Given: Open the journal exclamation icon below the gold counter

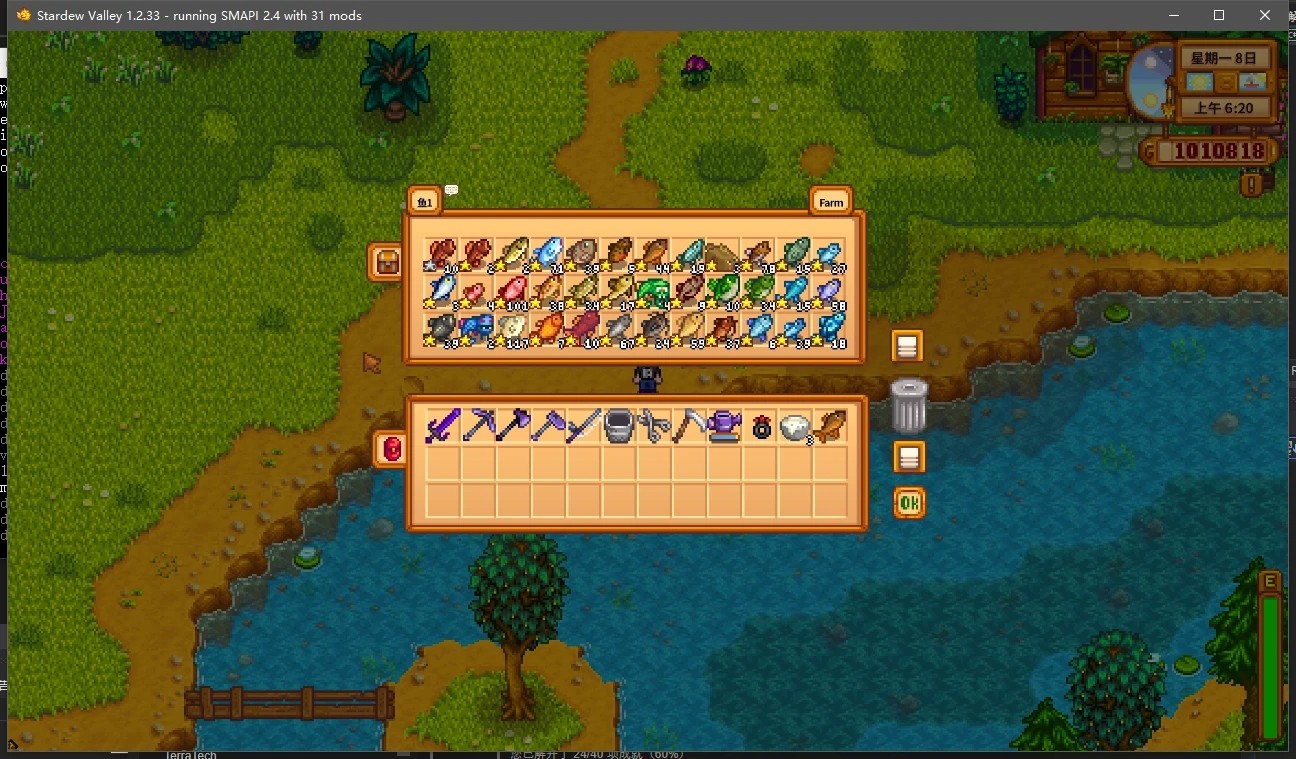Looking at the screenshot, I should 1250,184.
